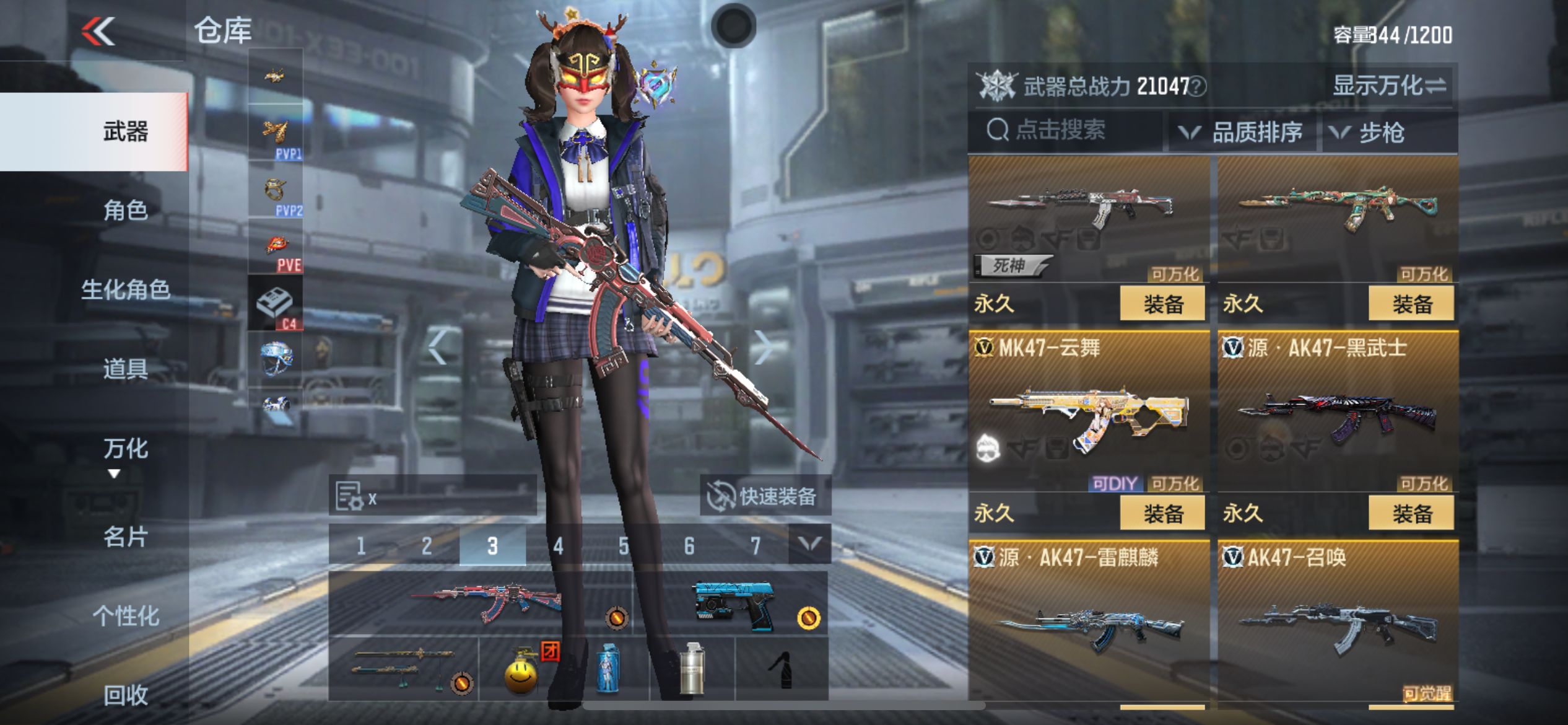
Task: Select the 道具 (Items) category
Action: [126, 369]
